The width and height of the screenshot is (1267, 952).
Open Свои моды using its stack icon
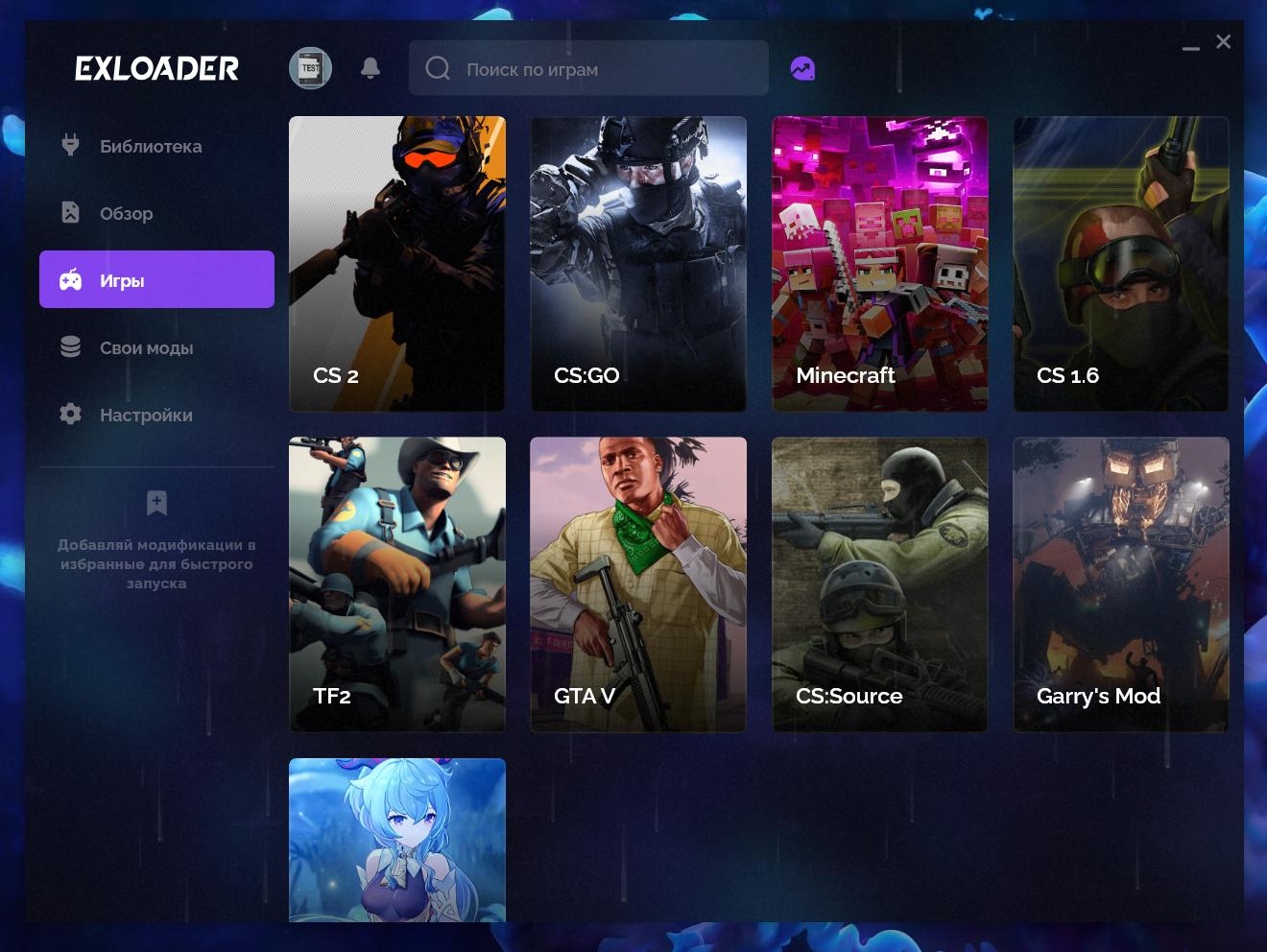[70, 345]
